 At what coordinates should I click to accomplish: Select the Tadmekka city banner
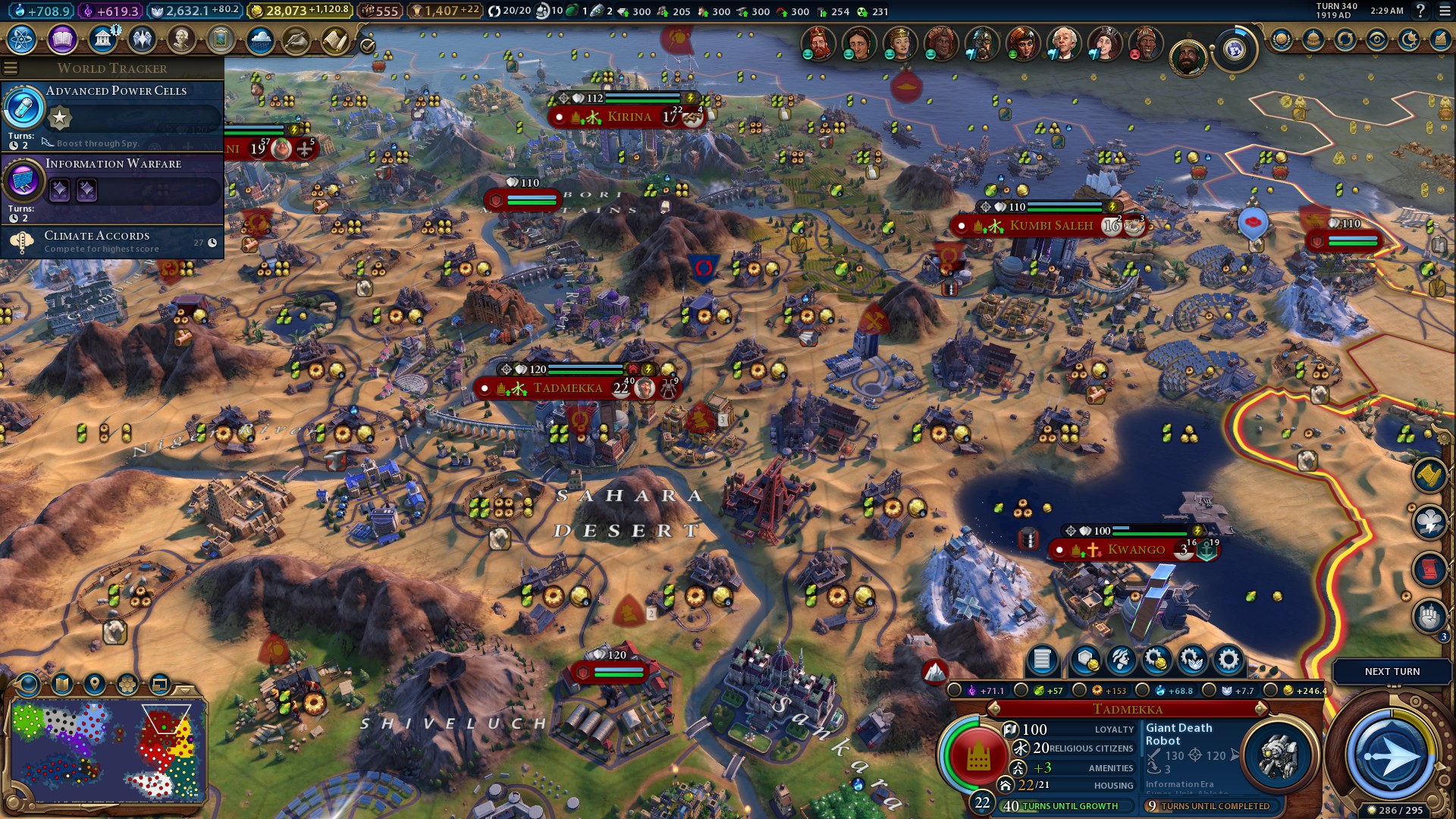click(x=567, y=388)
